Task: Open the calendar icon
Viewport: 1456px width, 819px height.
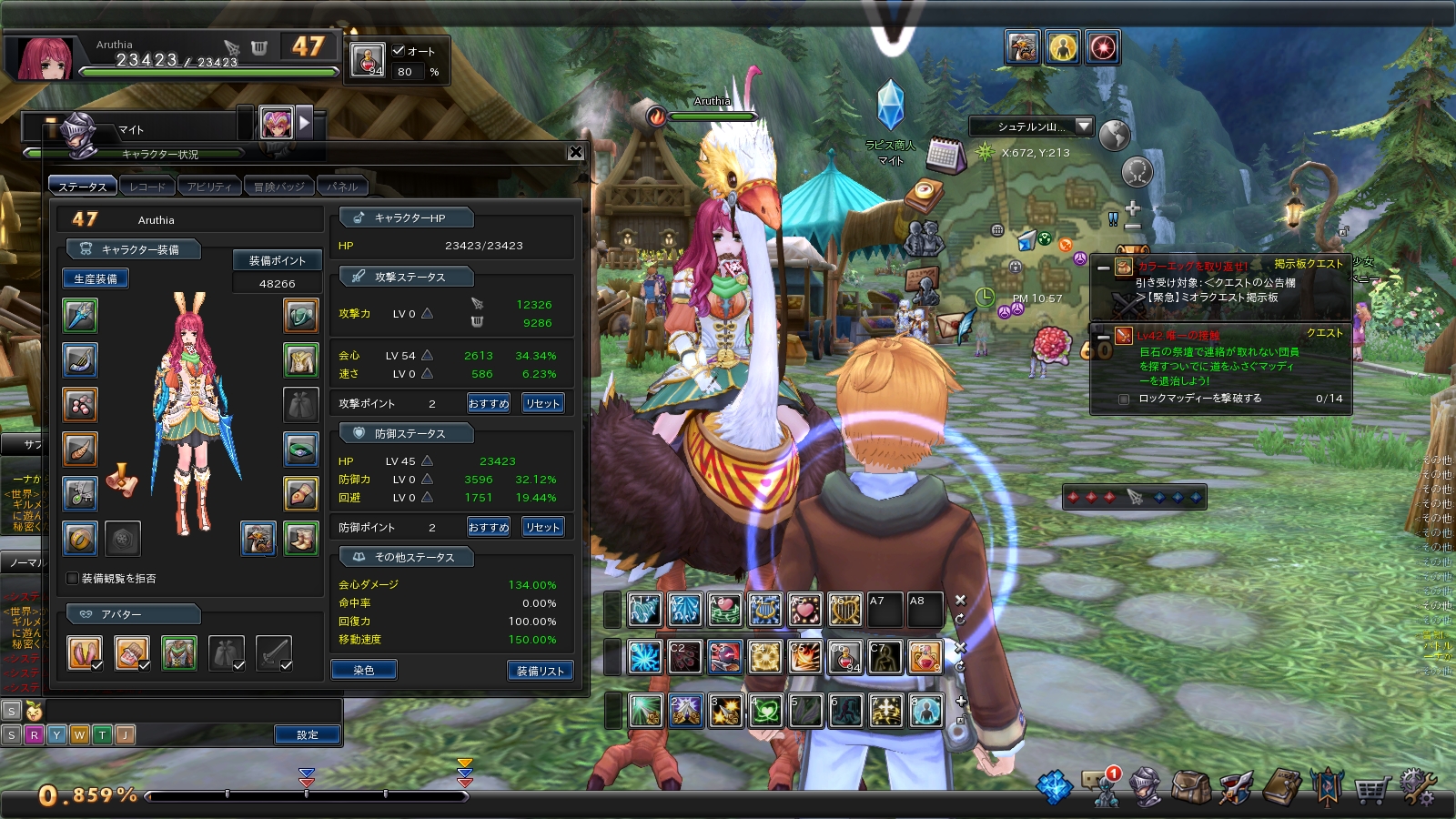Action: point(945,156)
